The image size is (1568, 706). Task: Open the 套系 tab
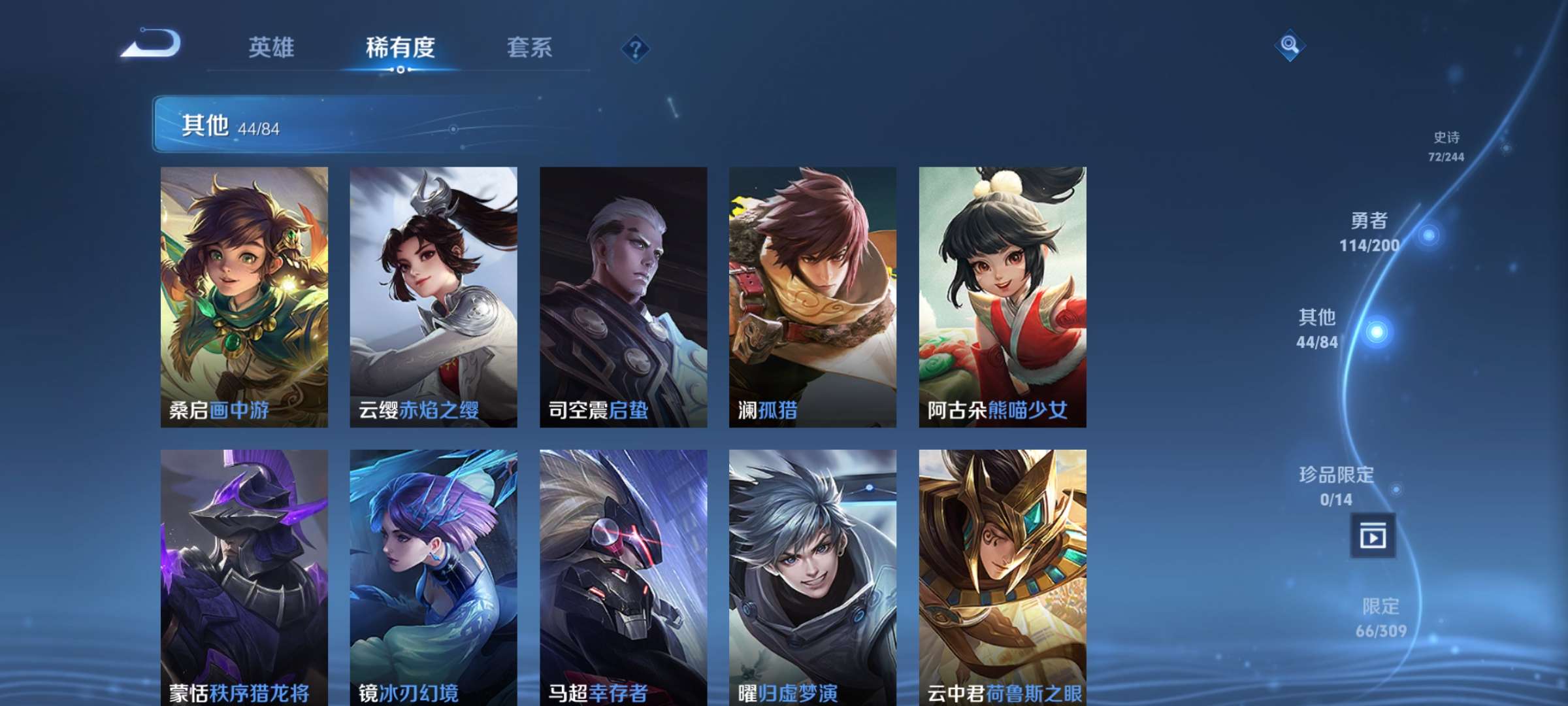[531, 48]
